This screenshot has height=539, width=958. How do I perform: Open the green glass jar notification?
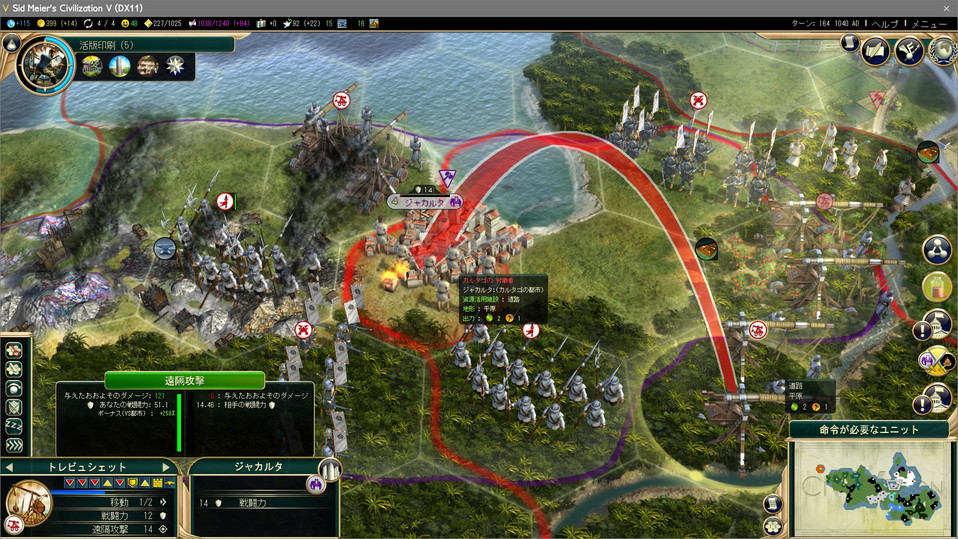click(x=937, y=287)
